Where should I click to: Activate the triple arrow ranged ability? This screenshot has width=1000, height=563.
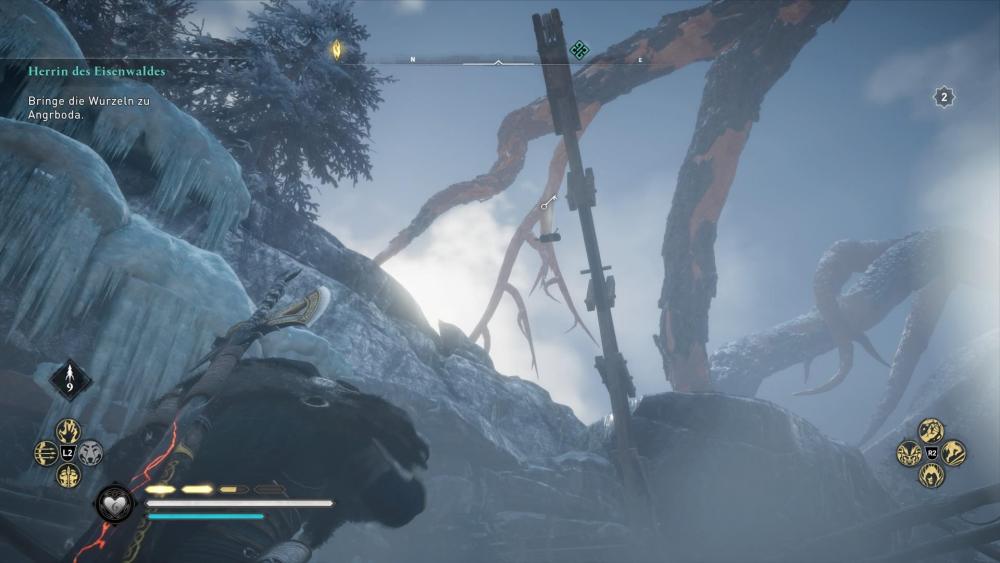tap(46, 453)
